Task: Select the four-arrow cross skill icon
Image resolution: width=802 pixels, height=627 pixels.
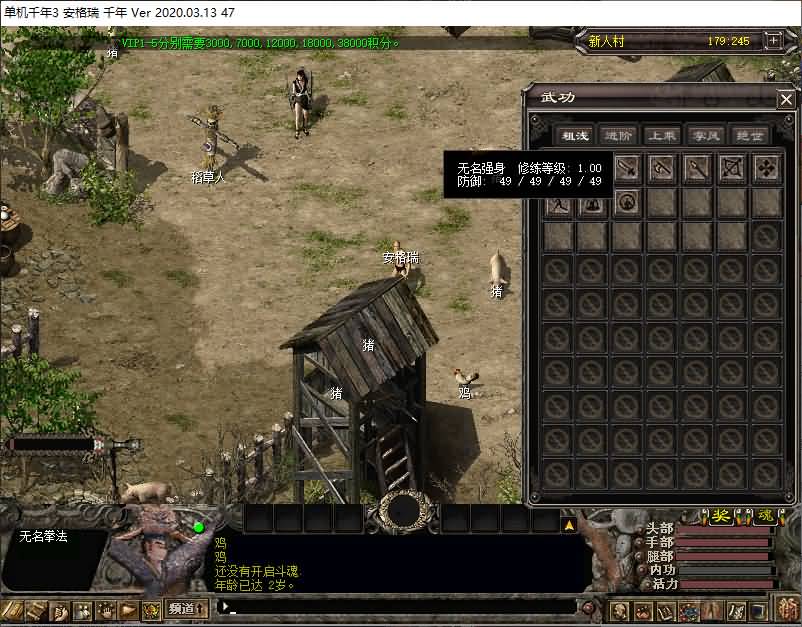Action: point(767,168)
